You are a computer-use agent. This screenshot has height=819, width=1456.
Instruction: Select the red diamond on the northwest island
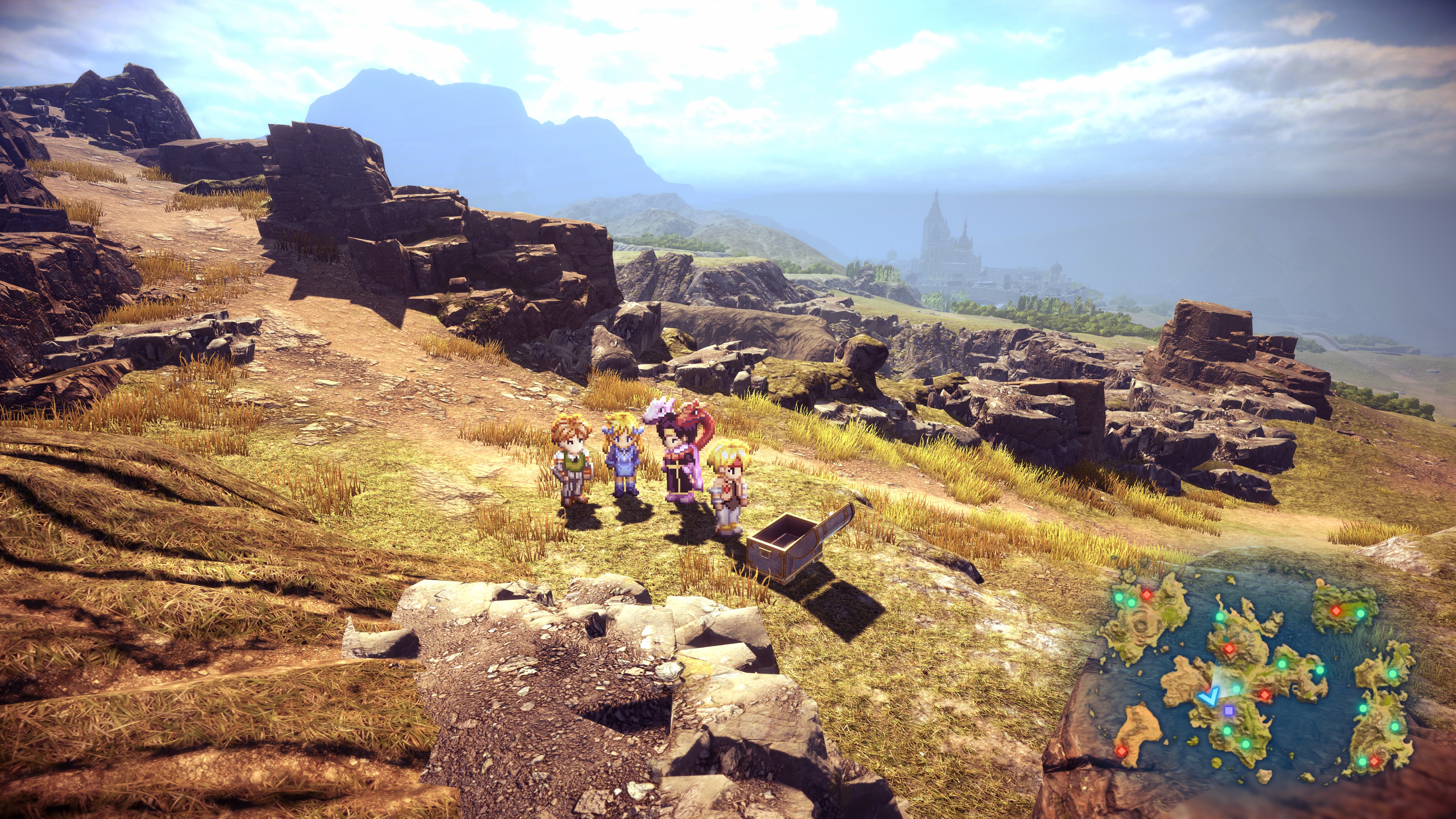(1147, 595)
